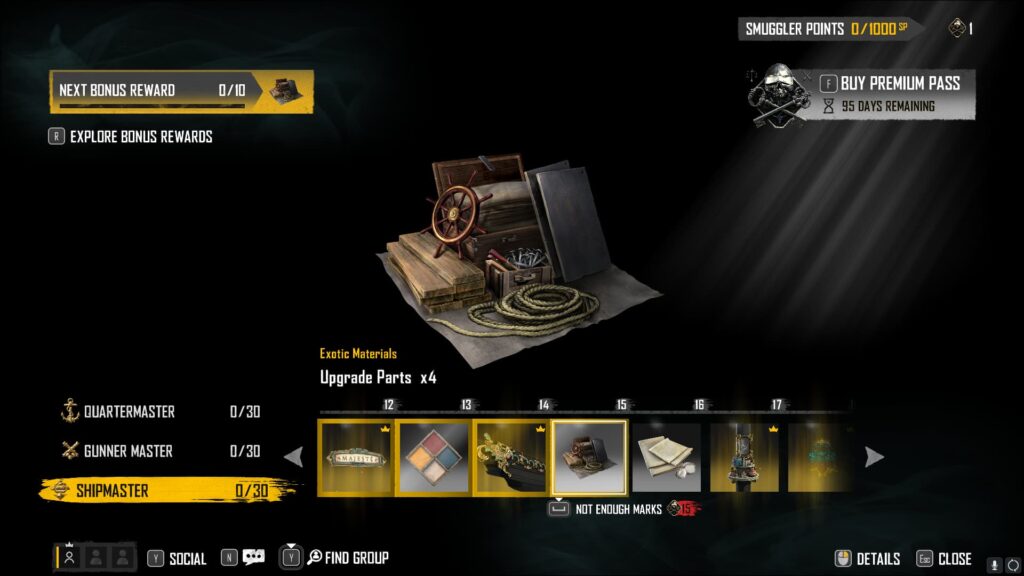The height and width of the screenshot is (576, 1024).
Task: Choose the cloth sheets reward tile
Action: pos(666,457)
